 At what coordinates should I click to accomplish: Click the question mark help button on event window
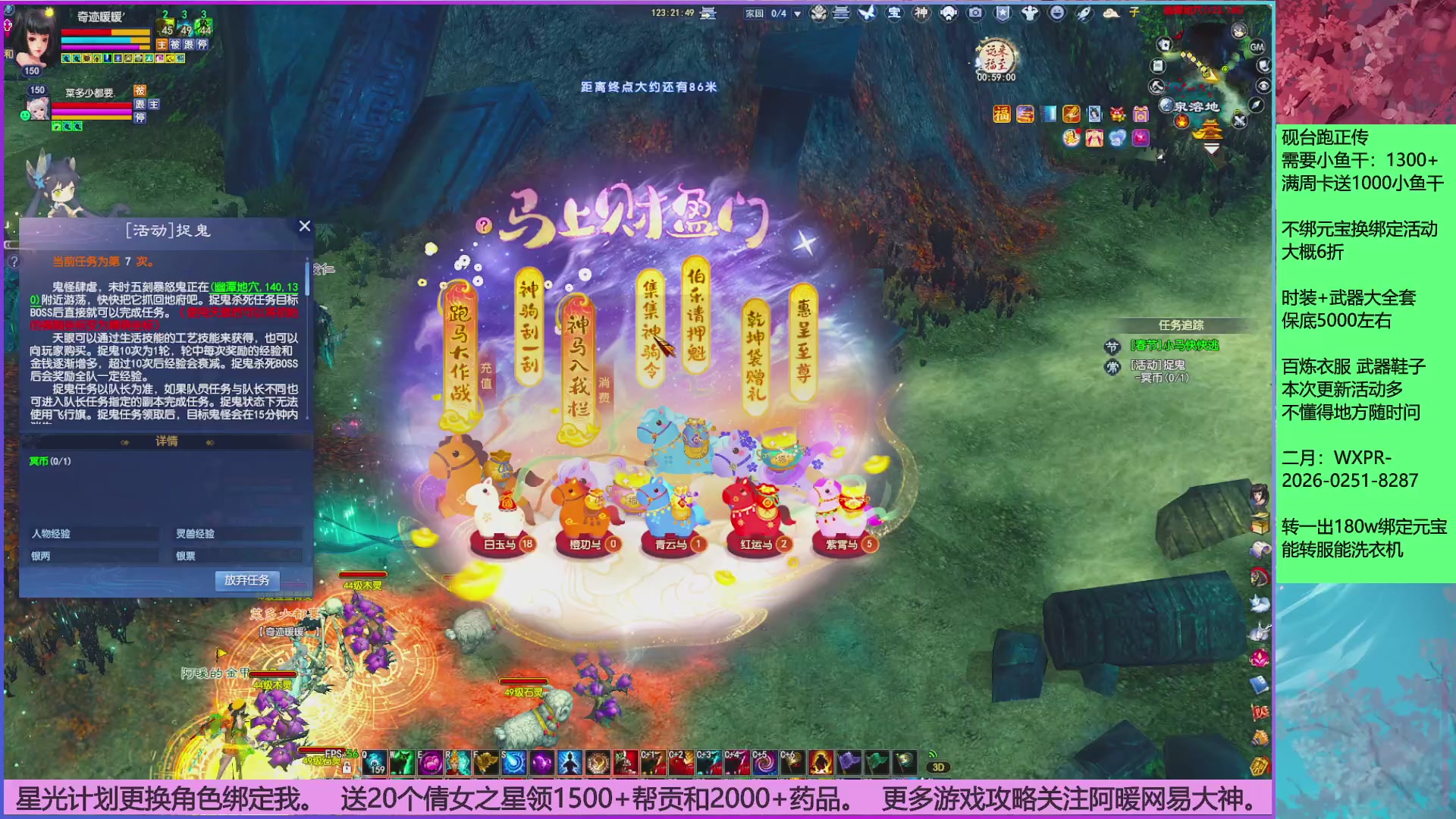pyautogui.click(x=484, y=224)
